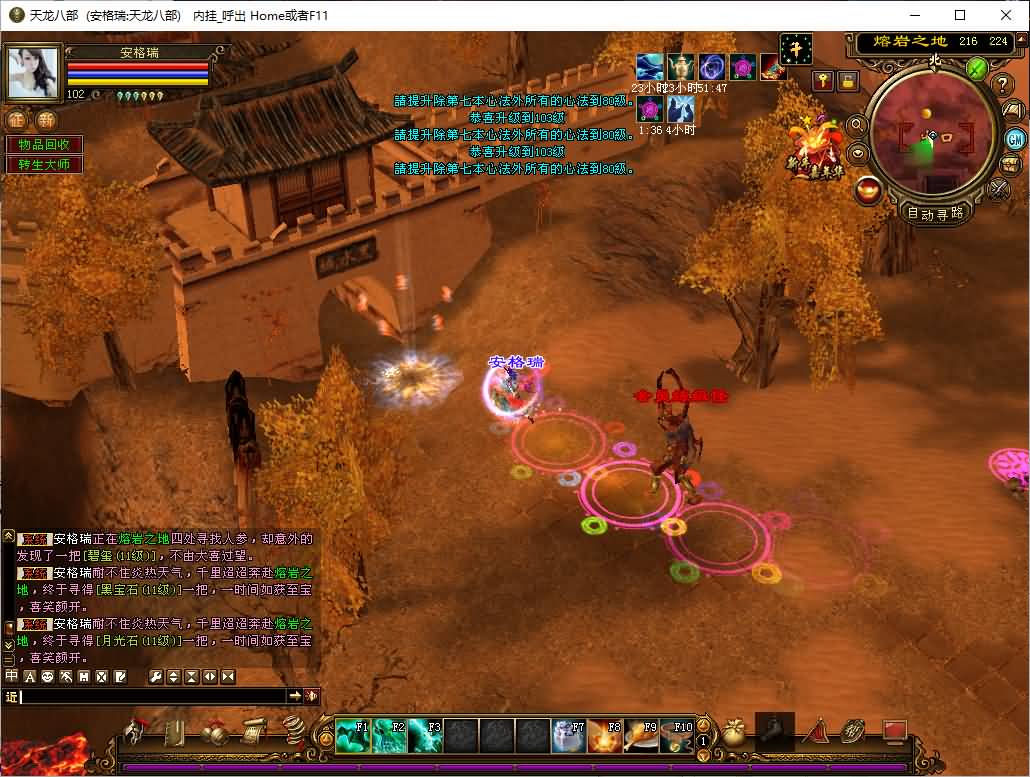Click the player portrait of 安格瑞
Viewport: 1030px width, 777px height.
pos(34,71)
